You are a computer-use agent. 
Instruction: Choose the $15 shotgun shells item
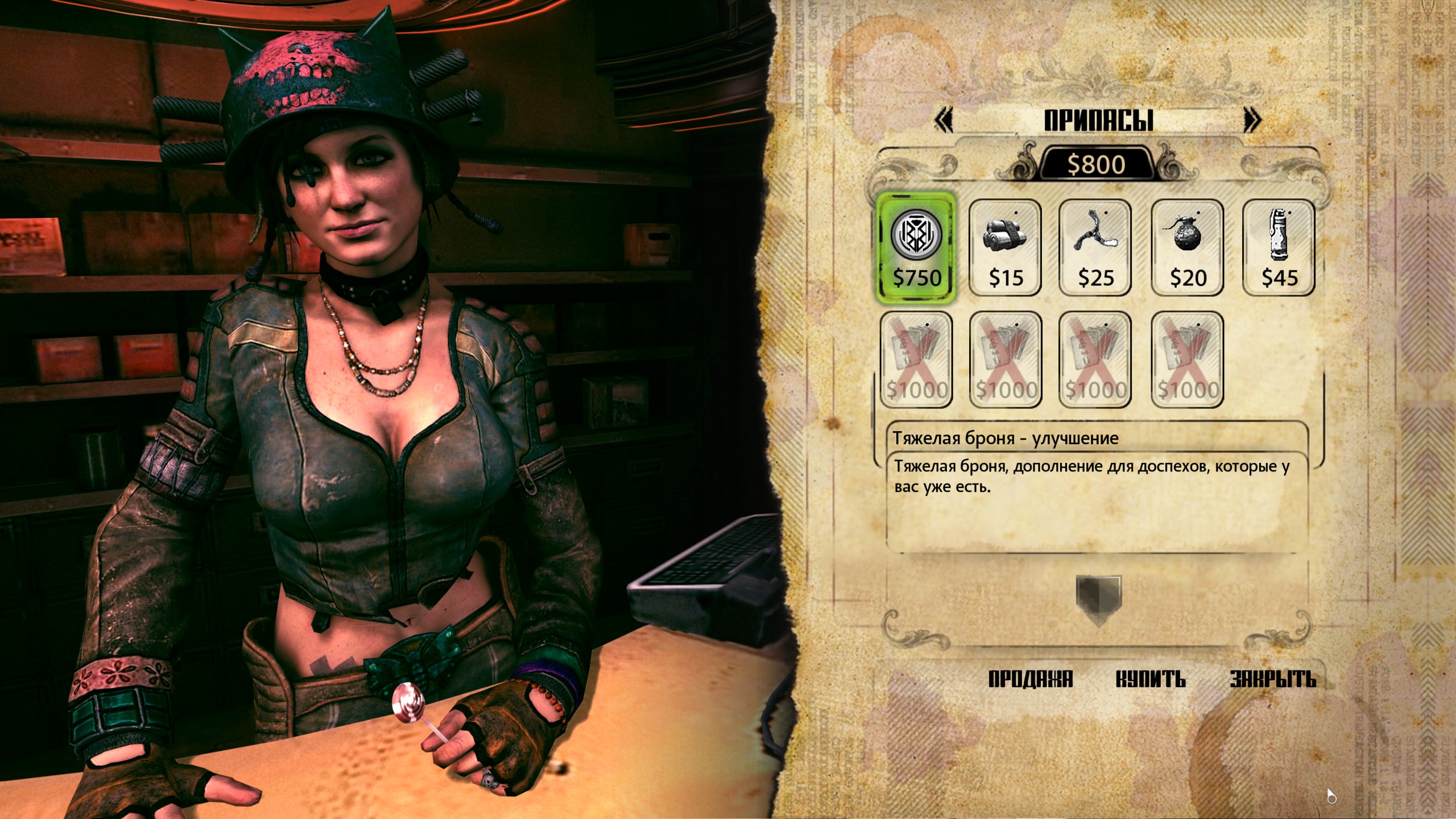pos(1005,247)
